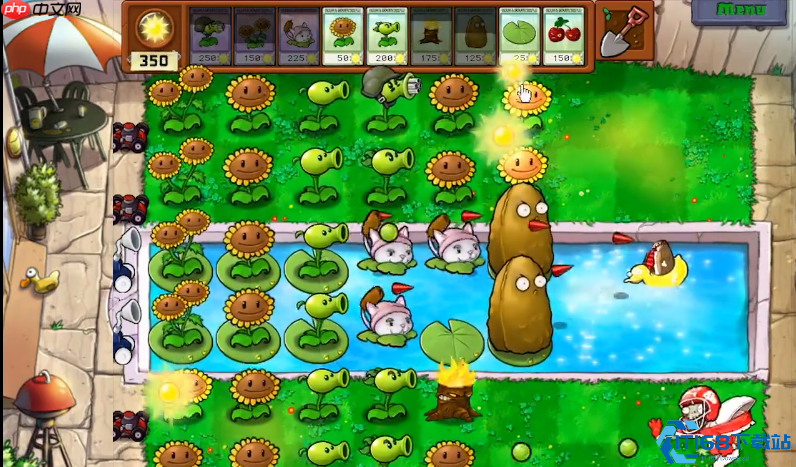Pick the Sunflower seed packet costing 50

tap(343, 37)
